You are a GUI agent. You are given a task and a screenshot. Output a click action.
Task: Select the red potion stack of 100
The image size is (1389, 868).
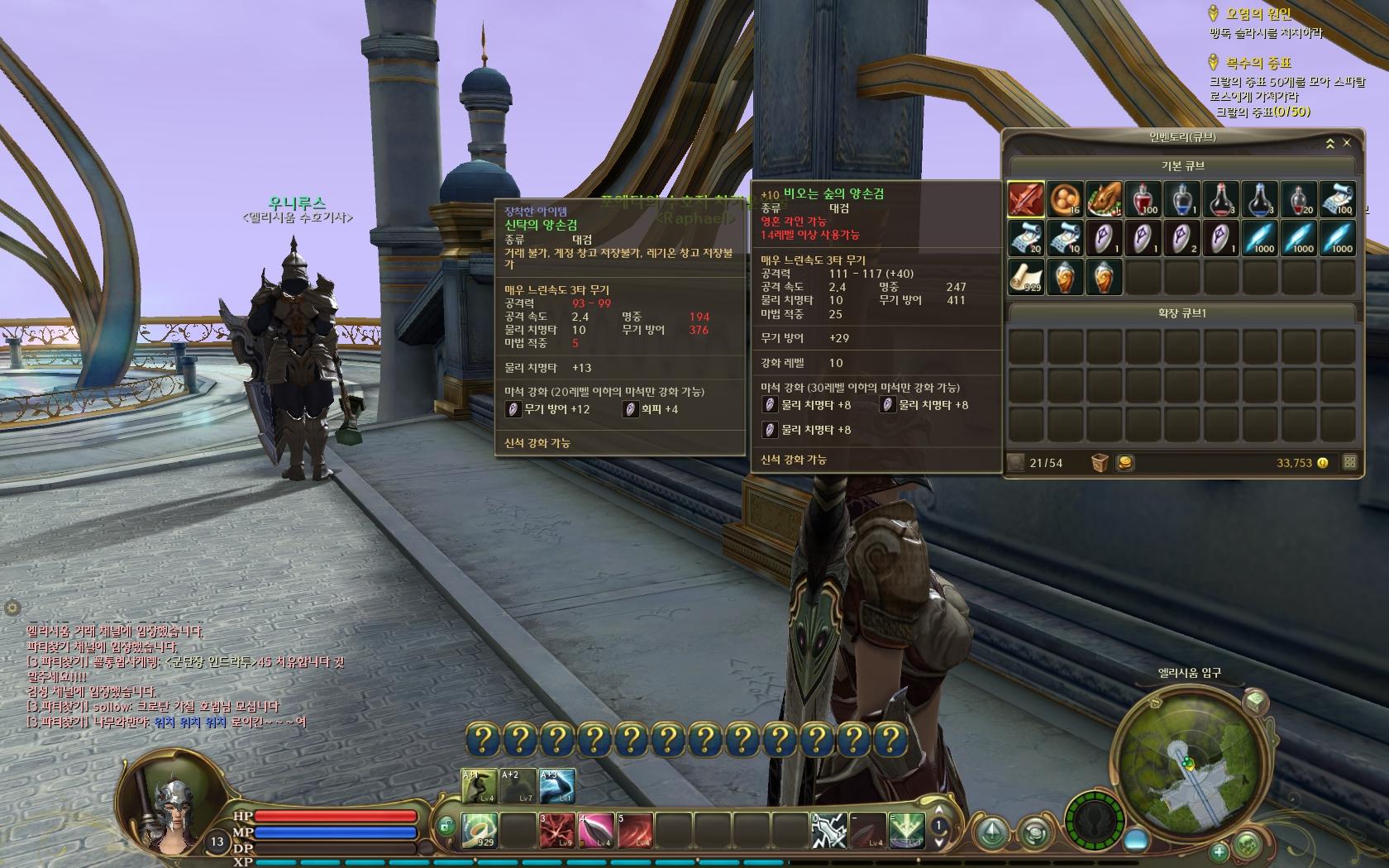click(1143, 199)
